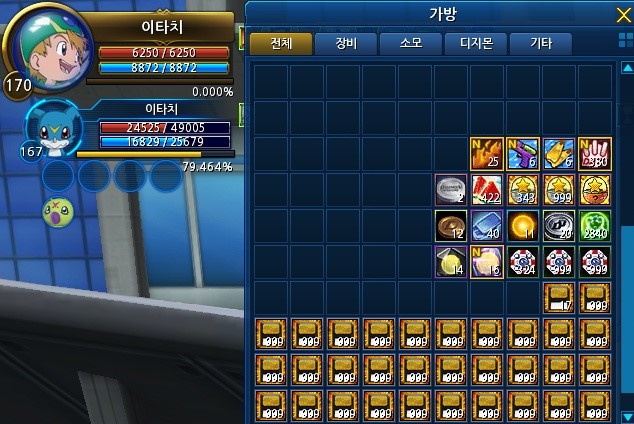
Task: Switch to the 기타 misc tab
Action: pos(540,43)
